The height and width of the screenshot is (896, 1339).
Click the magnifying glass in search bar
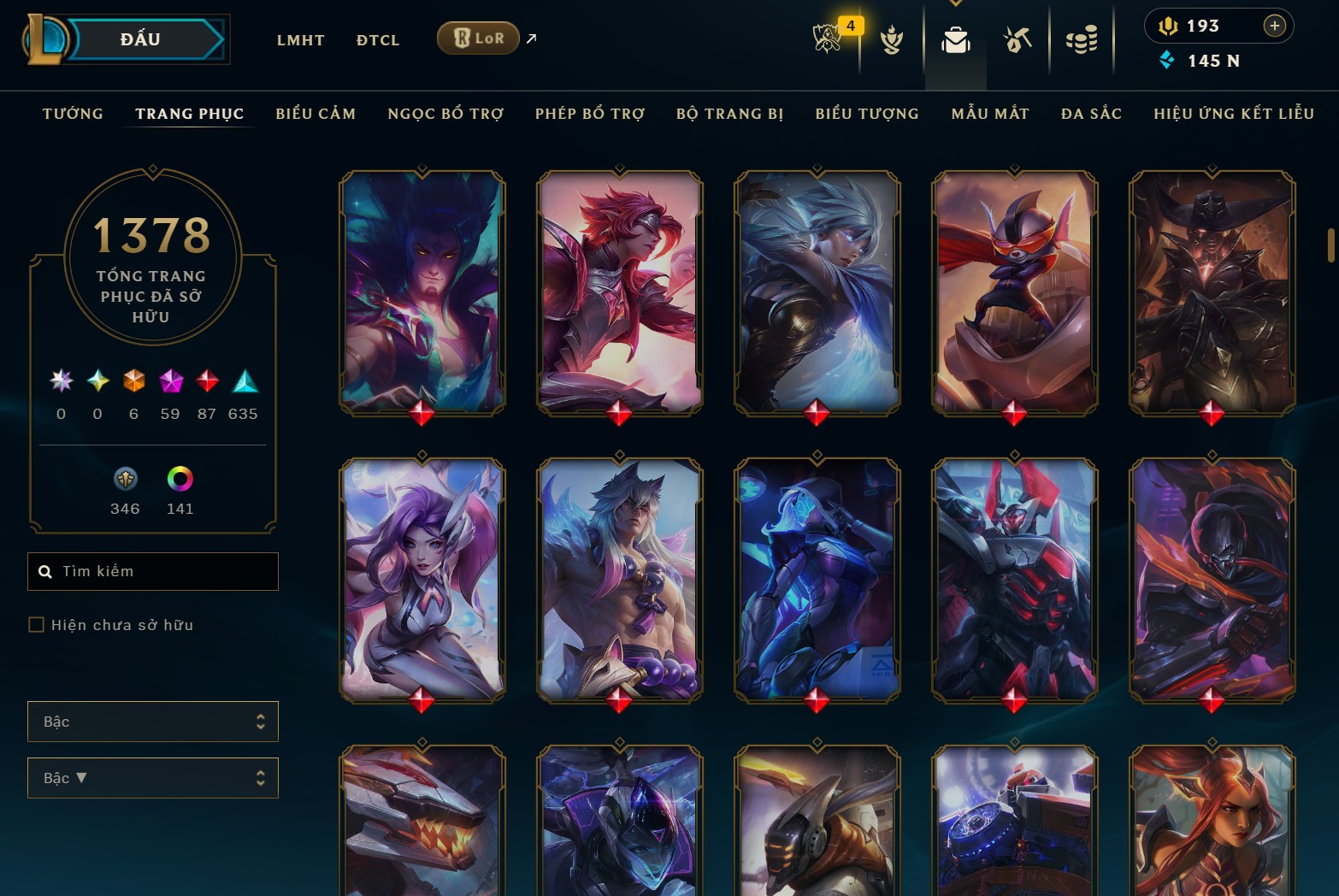click(x=45, y=571)
